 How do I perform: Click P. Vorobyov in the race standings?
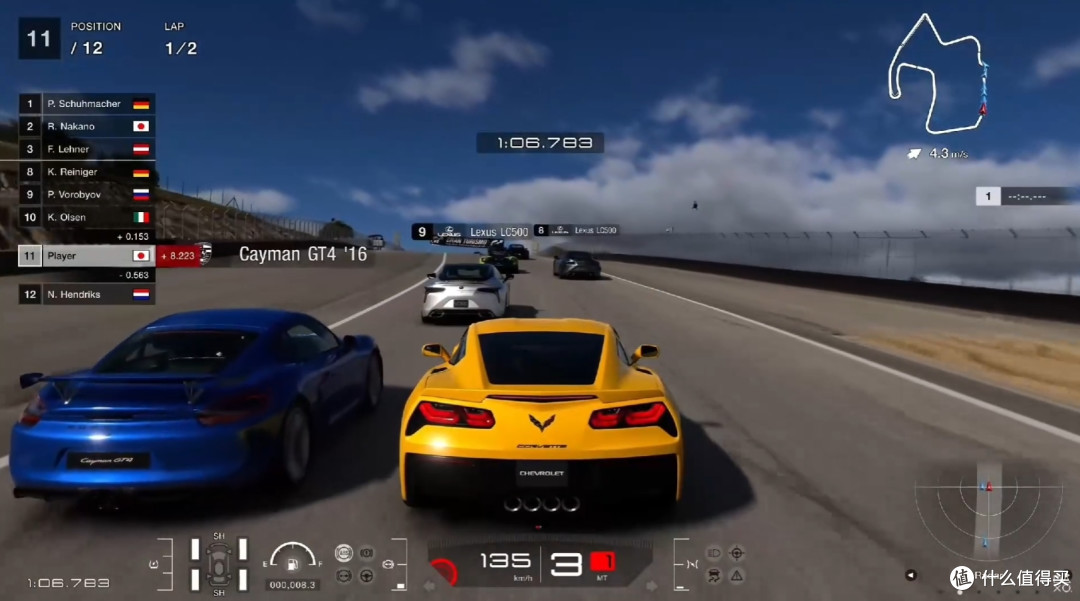[x=87, y=194]
